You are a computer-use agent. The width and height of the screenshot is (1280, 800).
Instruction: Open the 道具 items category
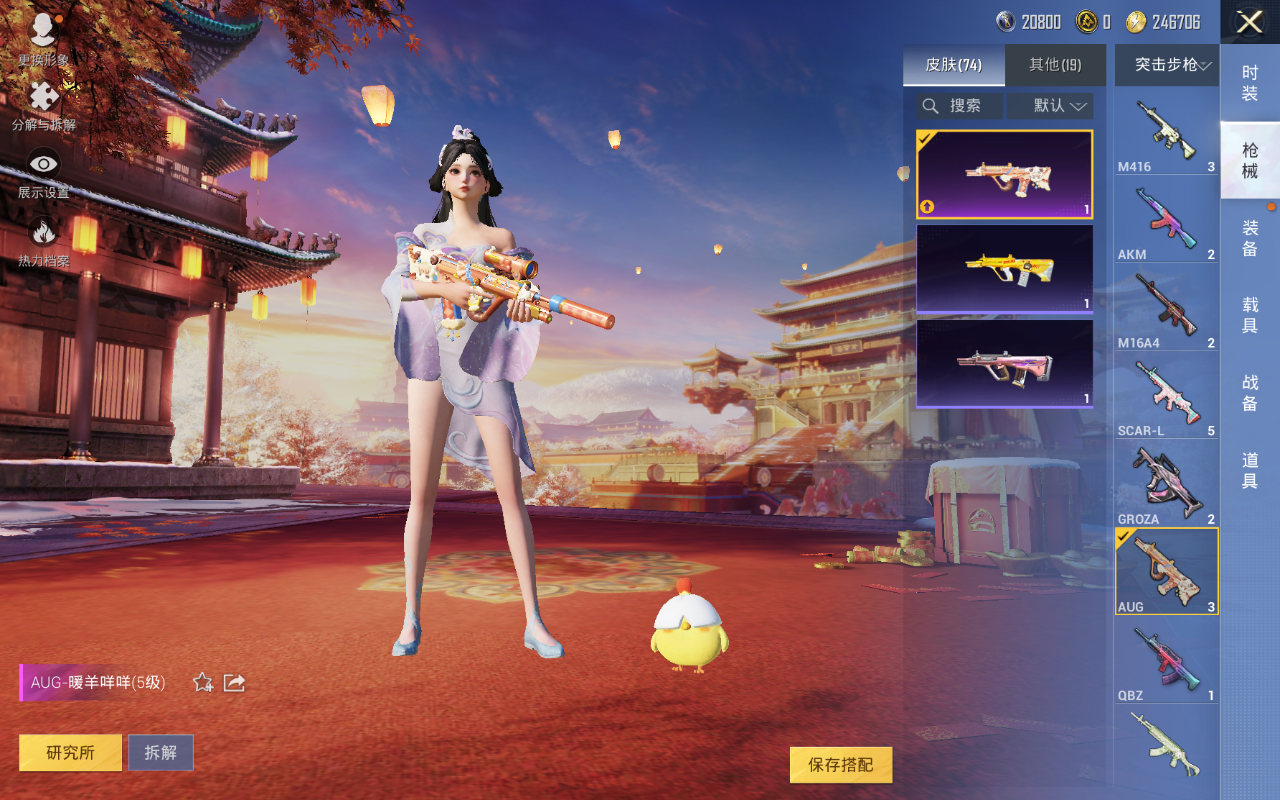coord(1250,470)
